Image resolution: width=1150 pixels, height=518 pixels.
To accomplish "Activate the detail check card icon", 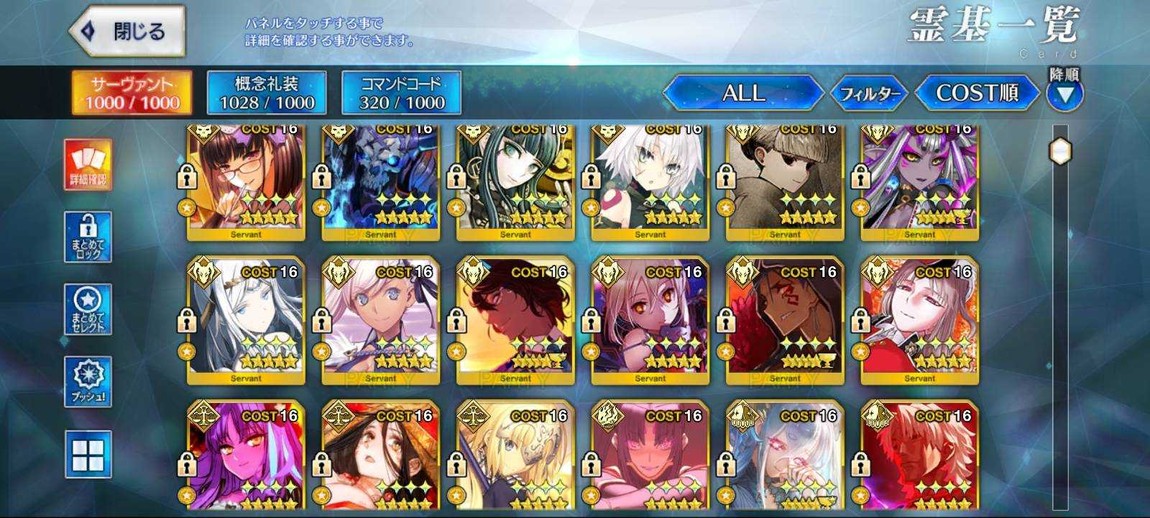I will [x=88, y=164].
